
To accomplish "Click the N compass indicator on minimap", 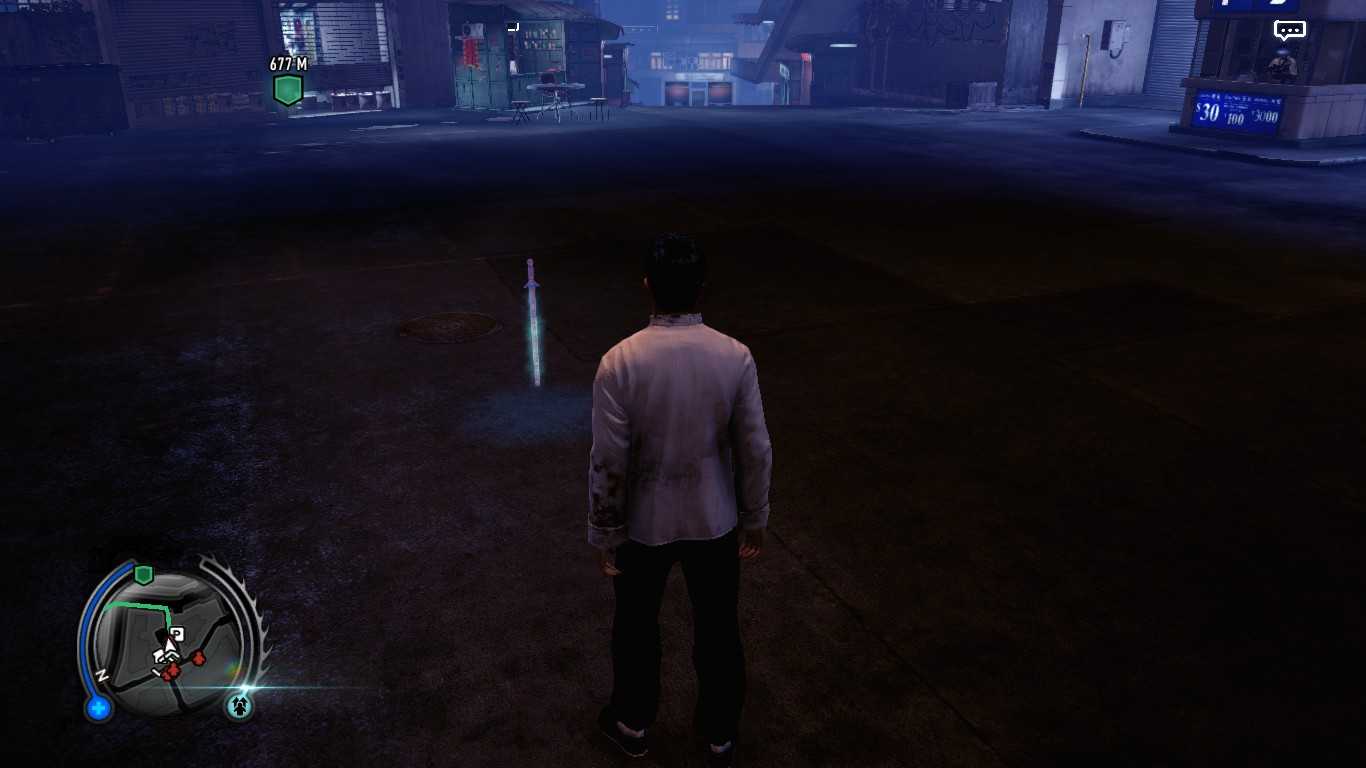I will pos(102,677).
